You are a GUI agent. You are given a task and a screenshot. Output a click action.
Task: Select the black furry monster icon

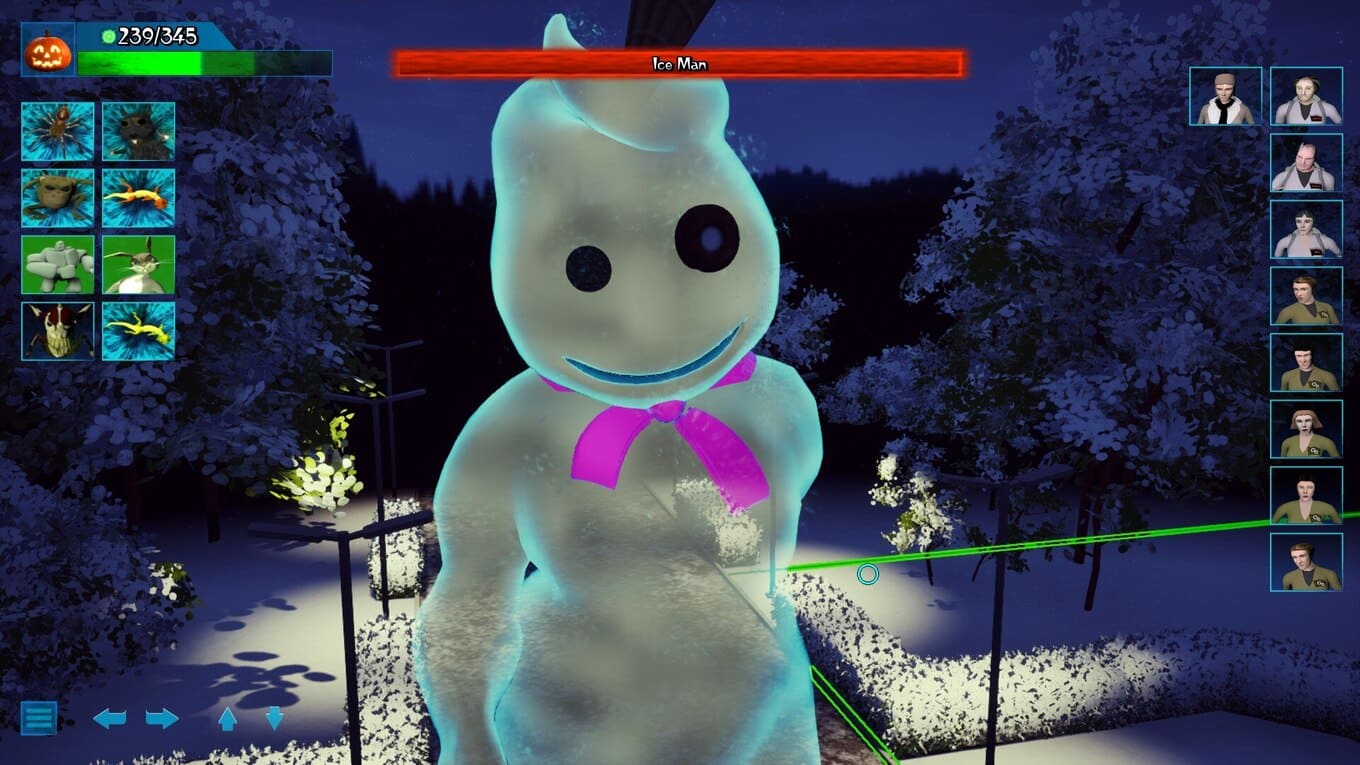pos(138,131)
